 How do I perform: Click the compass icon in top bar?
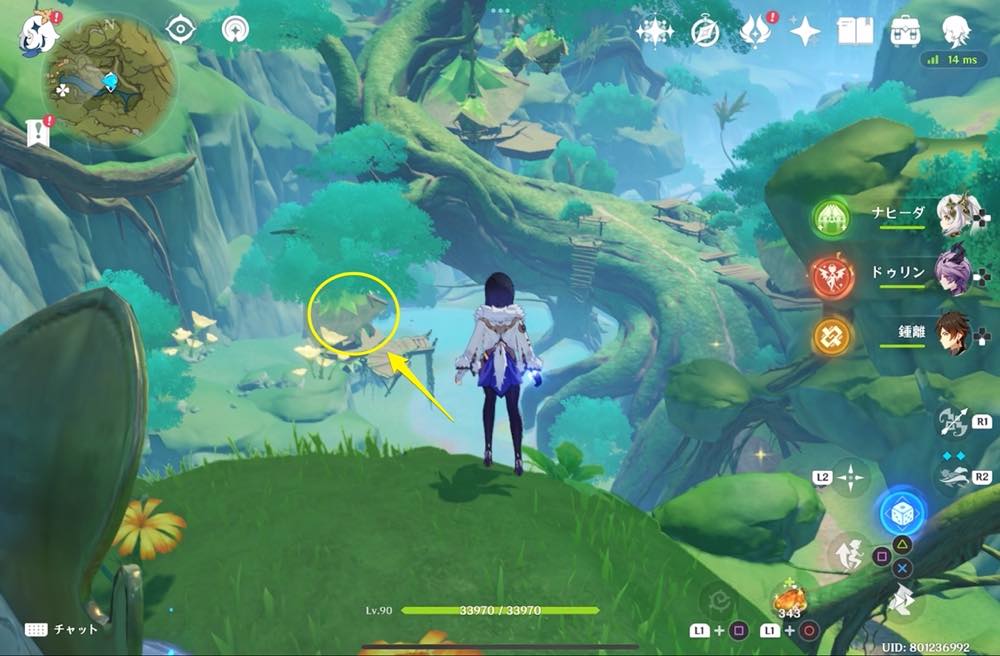705,32
